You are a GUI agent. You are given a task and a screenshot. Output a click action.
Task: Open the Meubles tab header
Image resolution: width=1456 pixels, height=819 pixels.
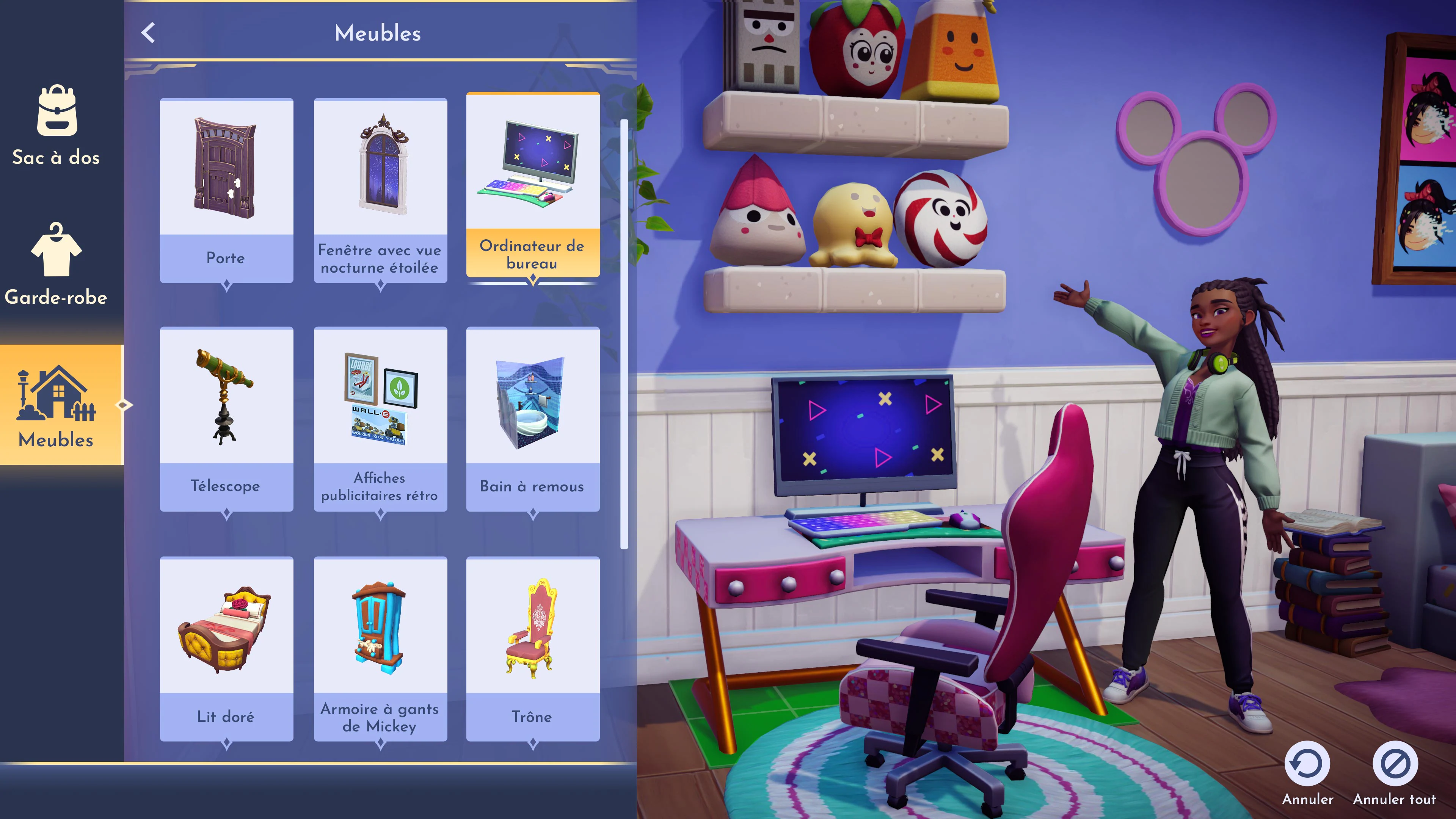point(378,33)
